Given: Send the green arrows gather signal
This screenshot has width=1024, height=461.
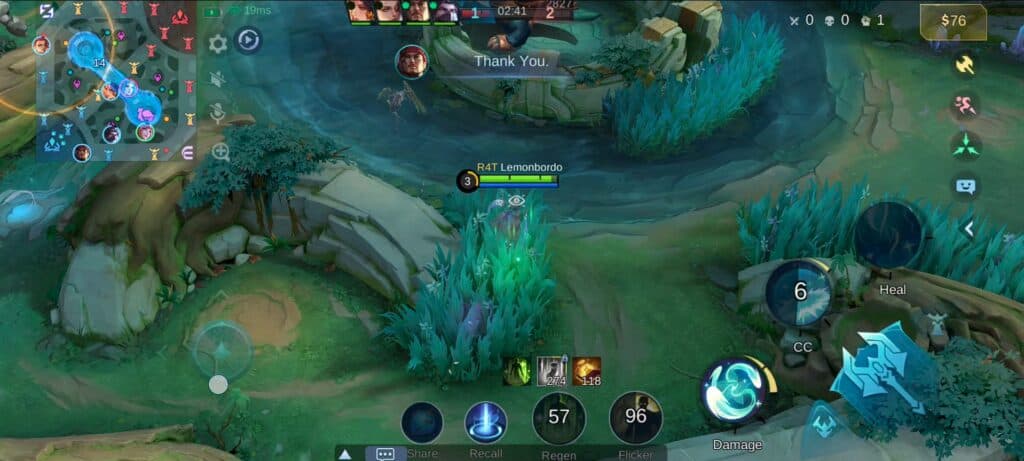Looking at the screenshot, I should tap(966, 146).
